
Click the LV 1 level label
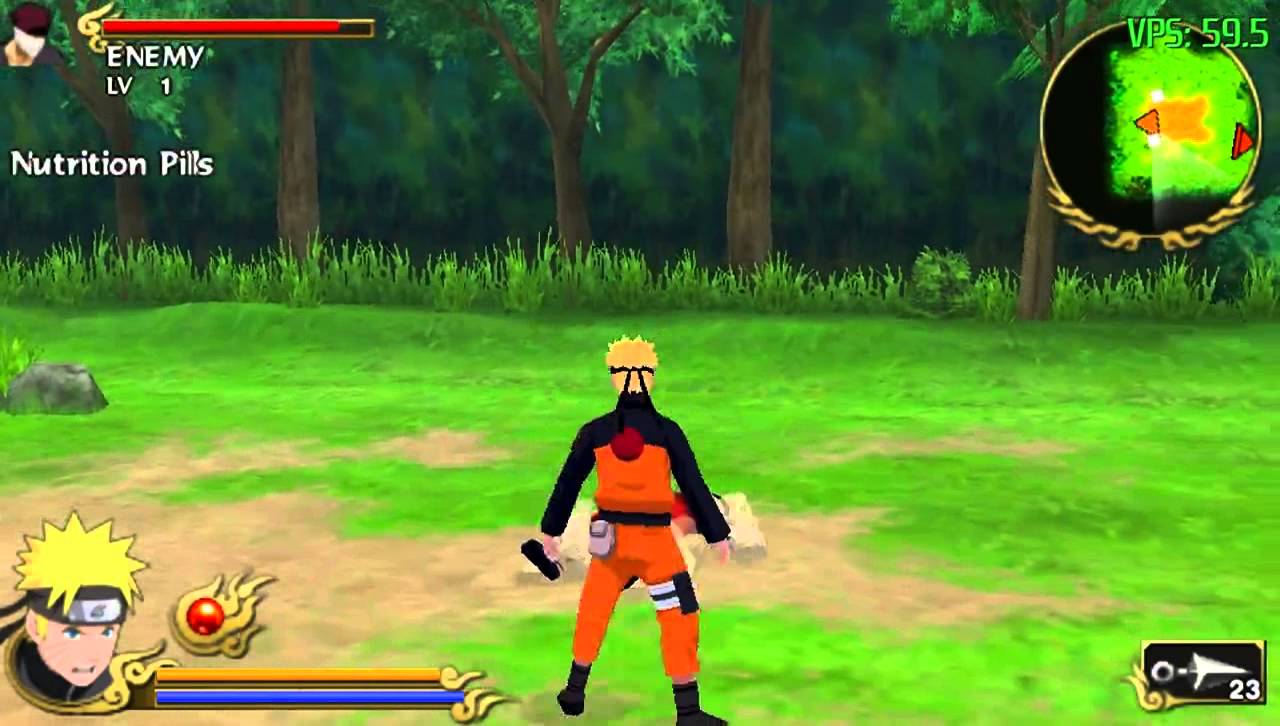139,89
